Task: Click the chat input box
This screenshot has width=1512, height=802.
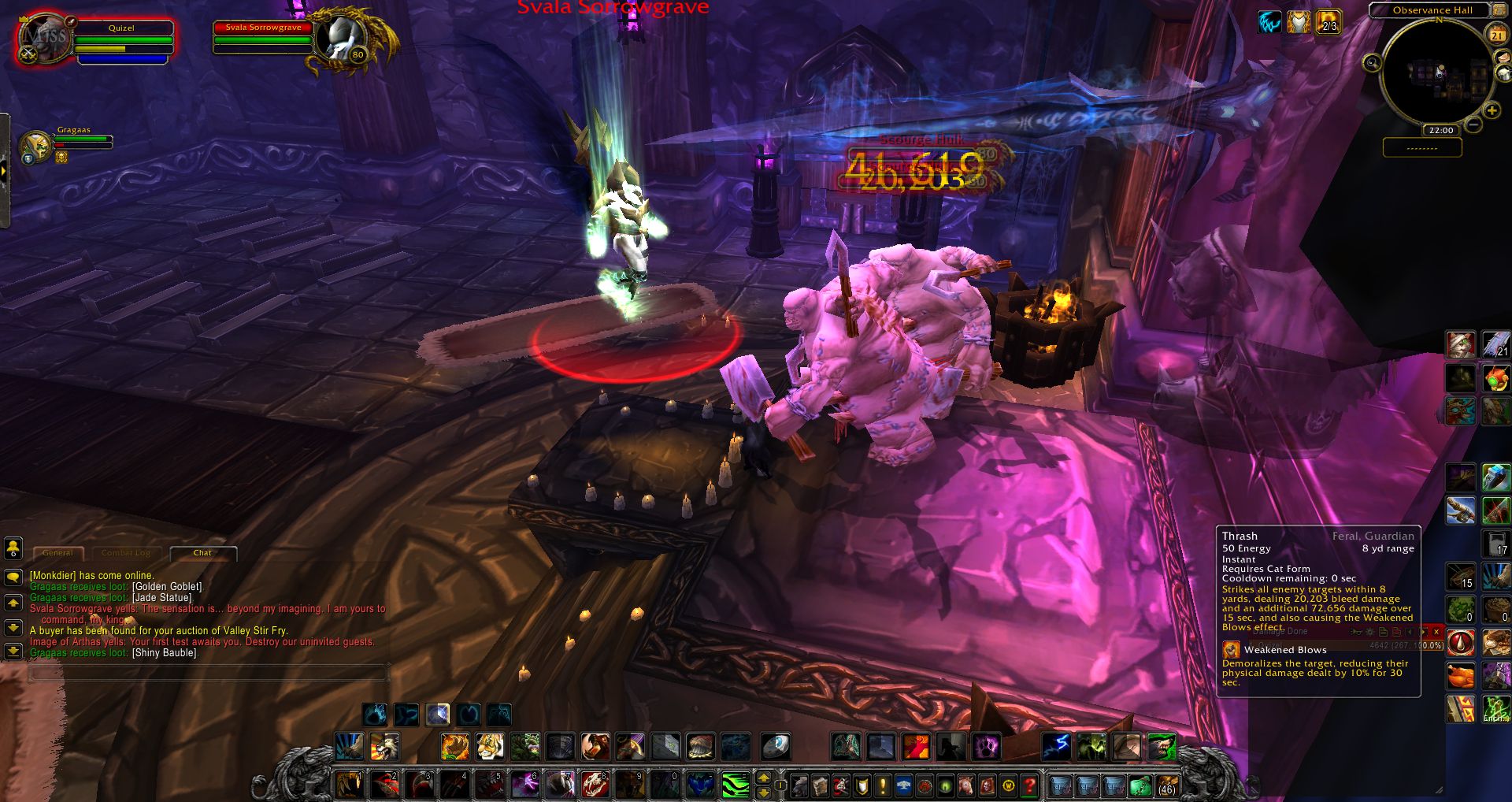Action: tap(209, 673)
